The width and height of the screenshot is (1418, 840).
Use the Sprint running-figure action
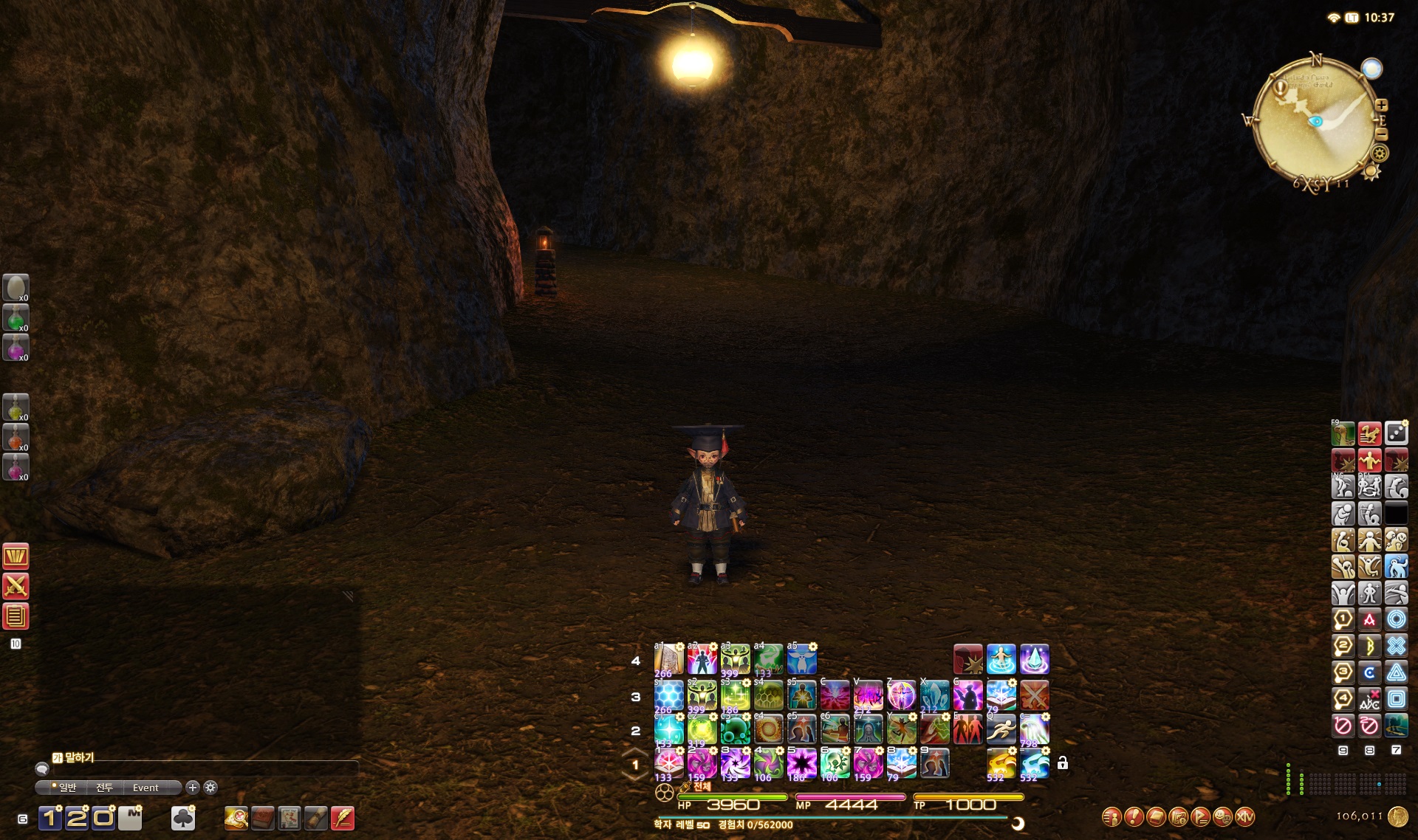1001,730
